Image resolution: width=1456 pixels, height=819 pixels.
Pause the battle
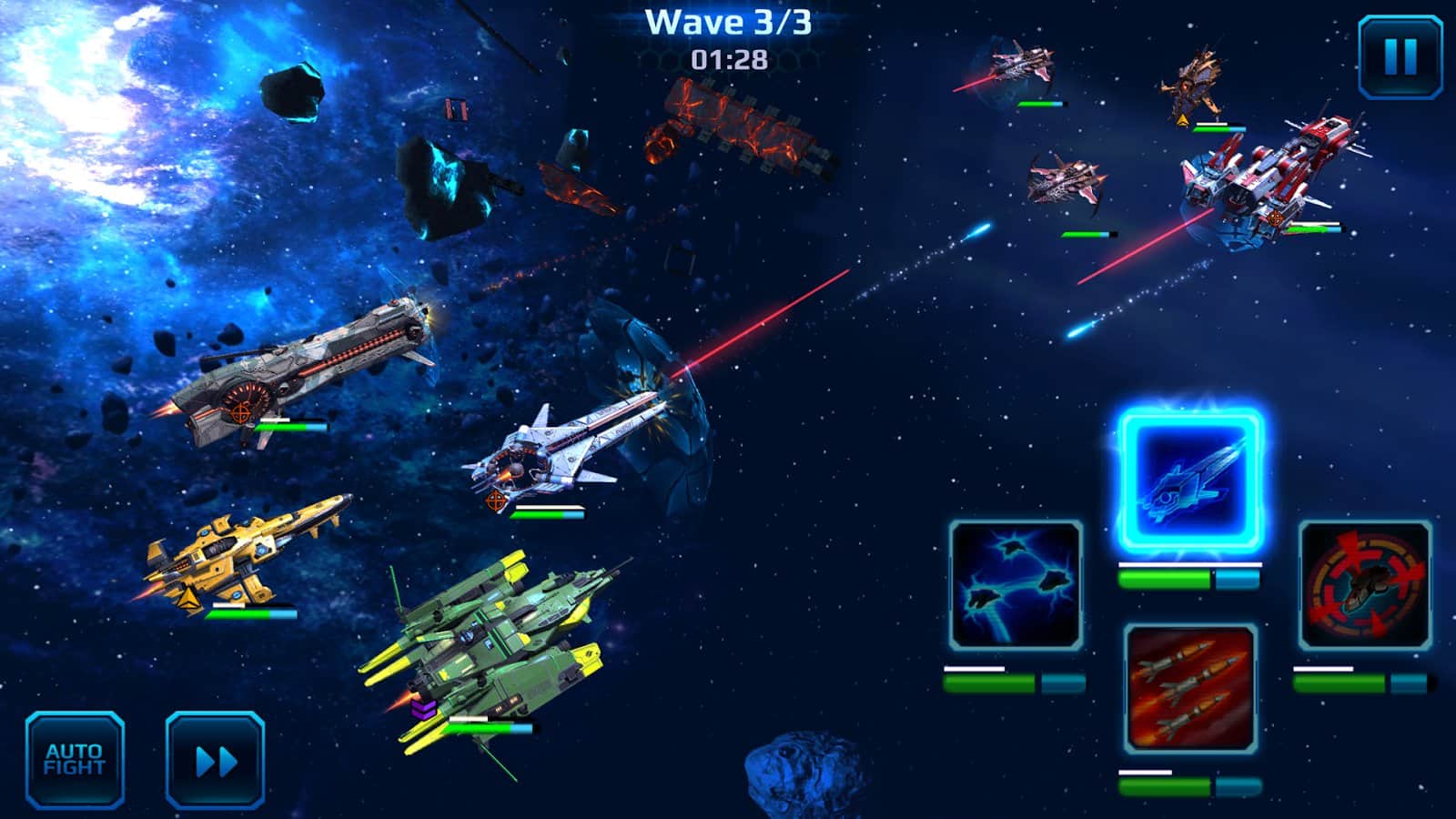pos(1400,56)
